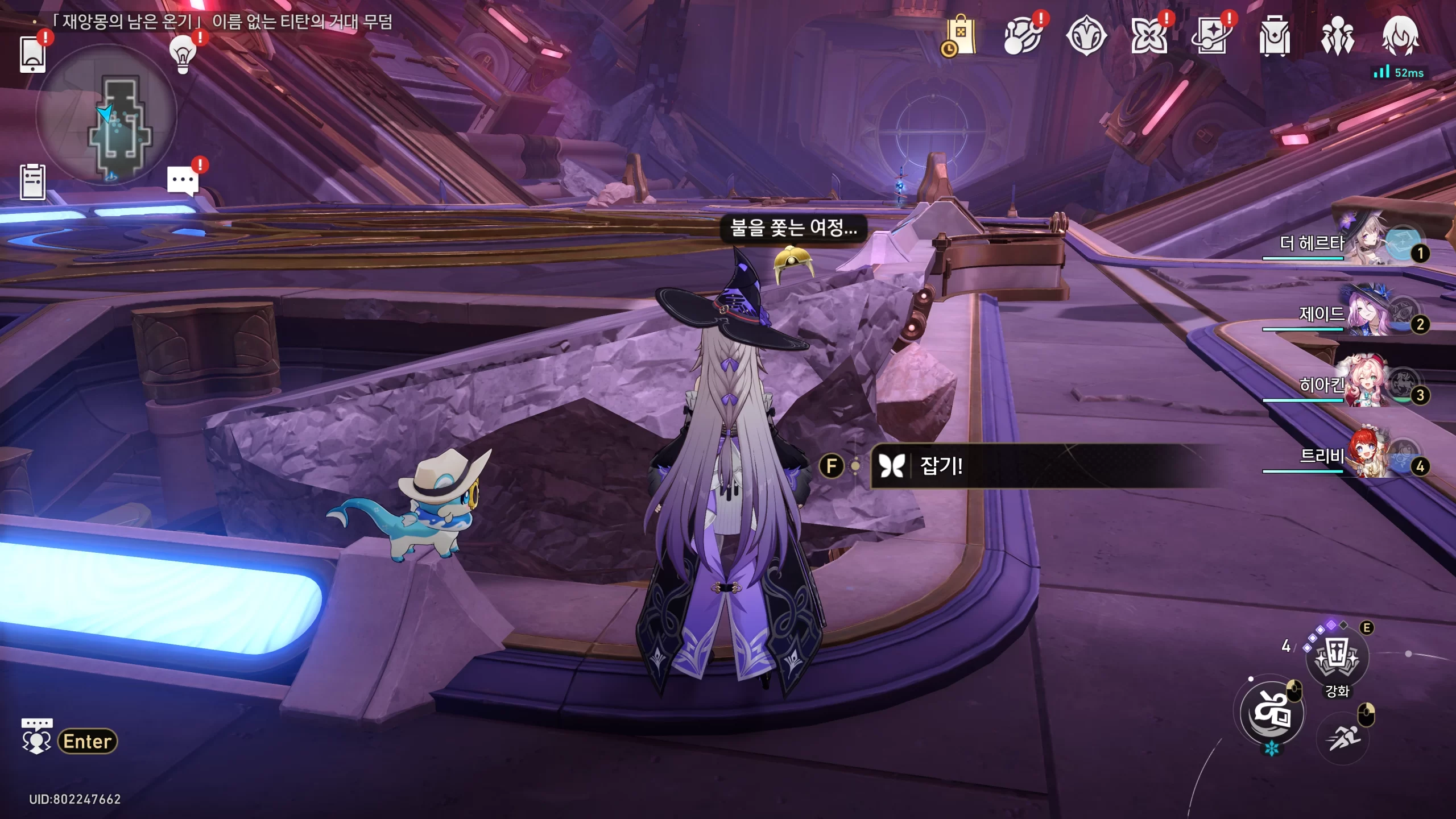1456x819 pixels.
Task: Toggle the sprint running icon
Action: pyautogui.click(x=1343, y=738)
